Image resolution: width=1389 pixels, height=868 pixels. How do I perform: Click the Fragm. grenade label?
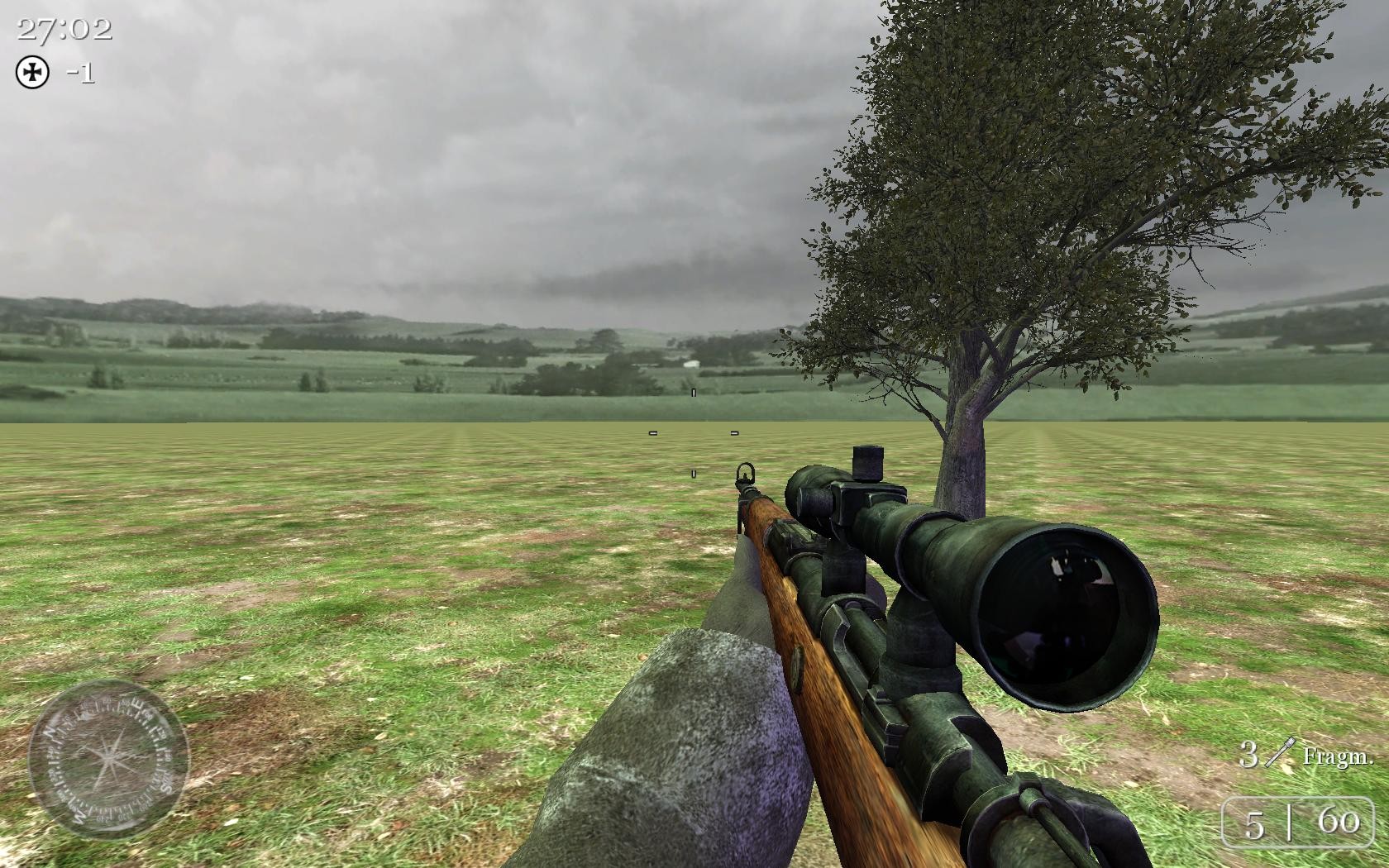click(x=1341, y=756)
